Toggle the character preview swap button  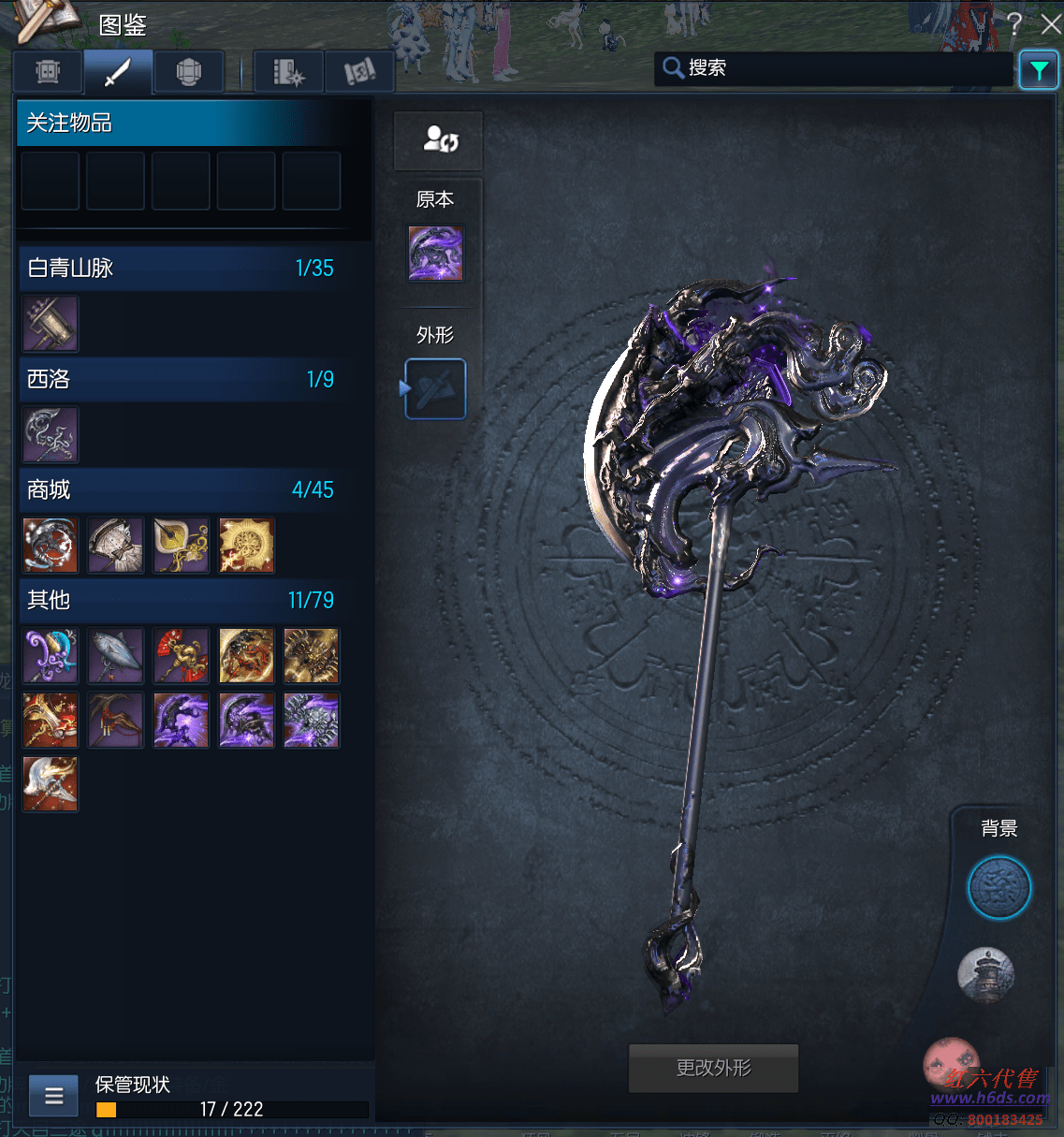[x=439, y=140]
